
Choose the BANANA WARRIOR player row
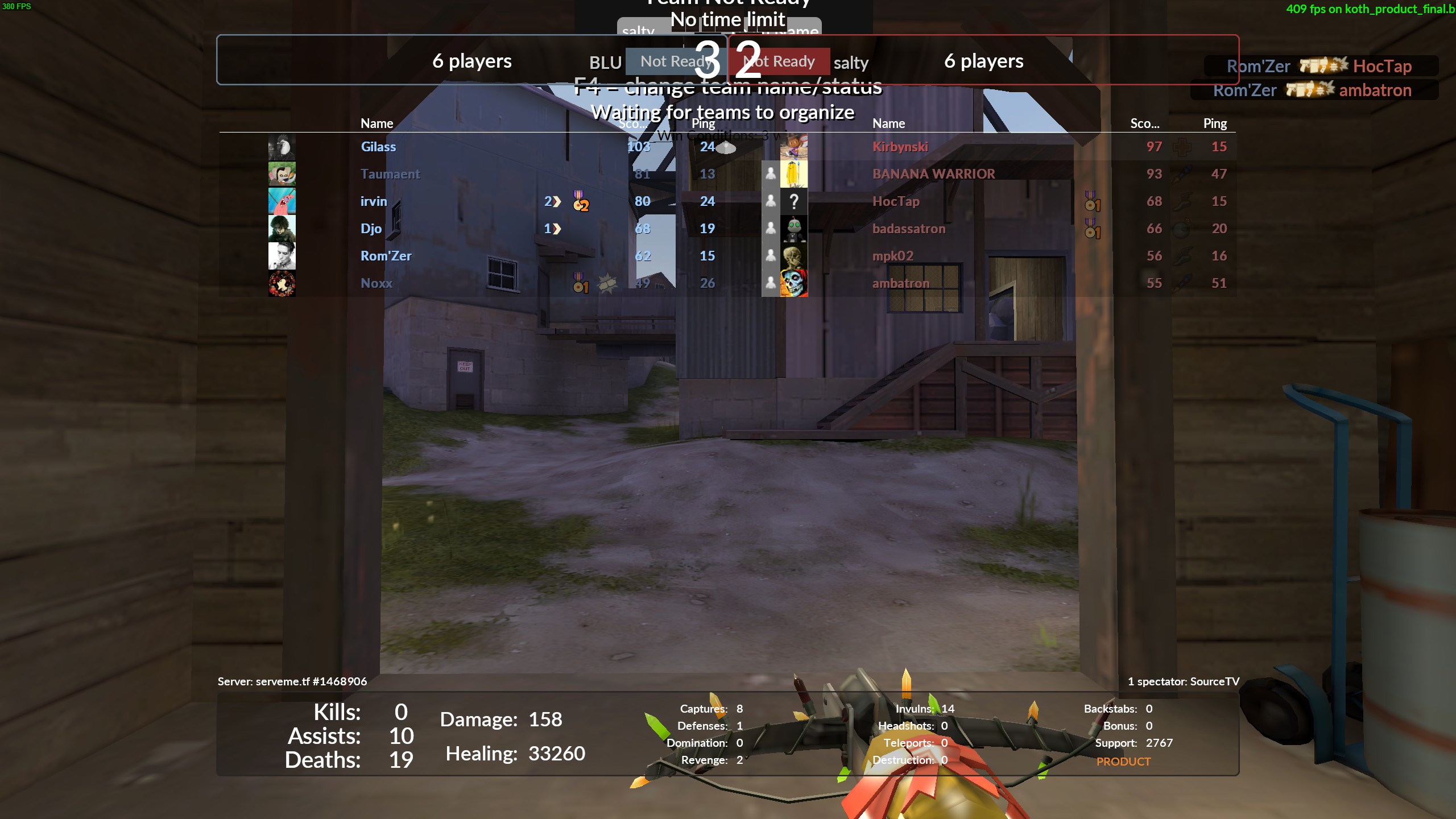(933, 174)
